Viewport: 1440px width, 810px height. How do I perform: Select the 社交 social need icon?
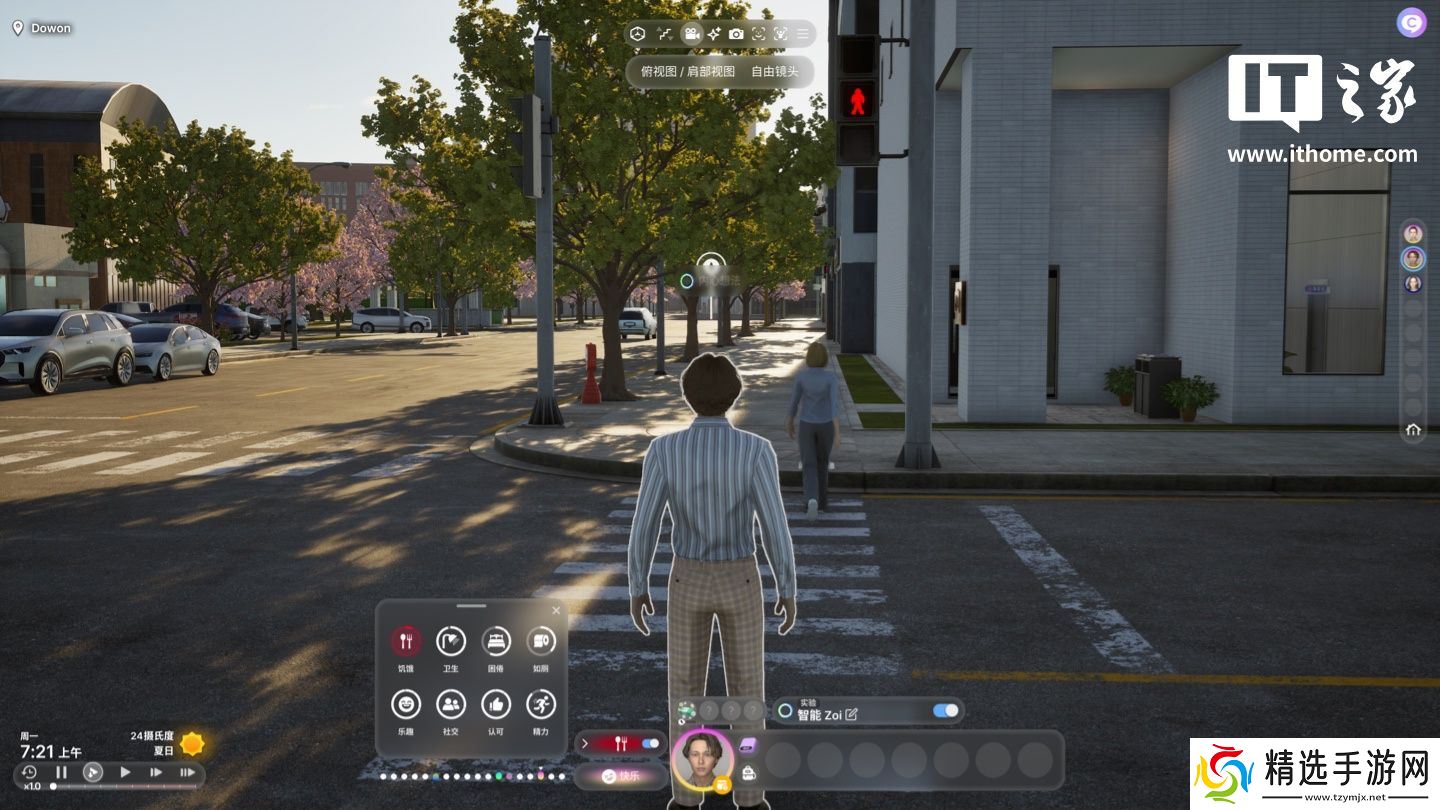451,705
